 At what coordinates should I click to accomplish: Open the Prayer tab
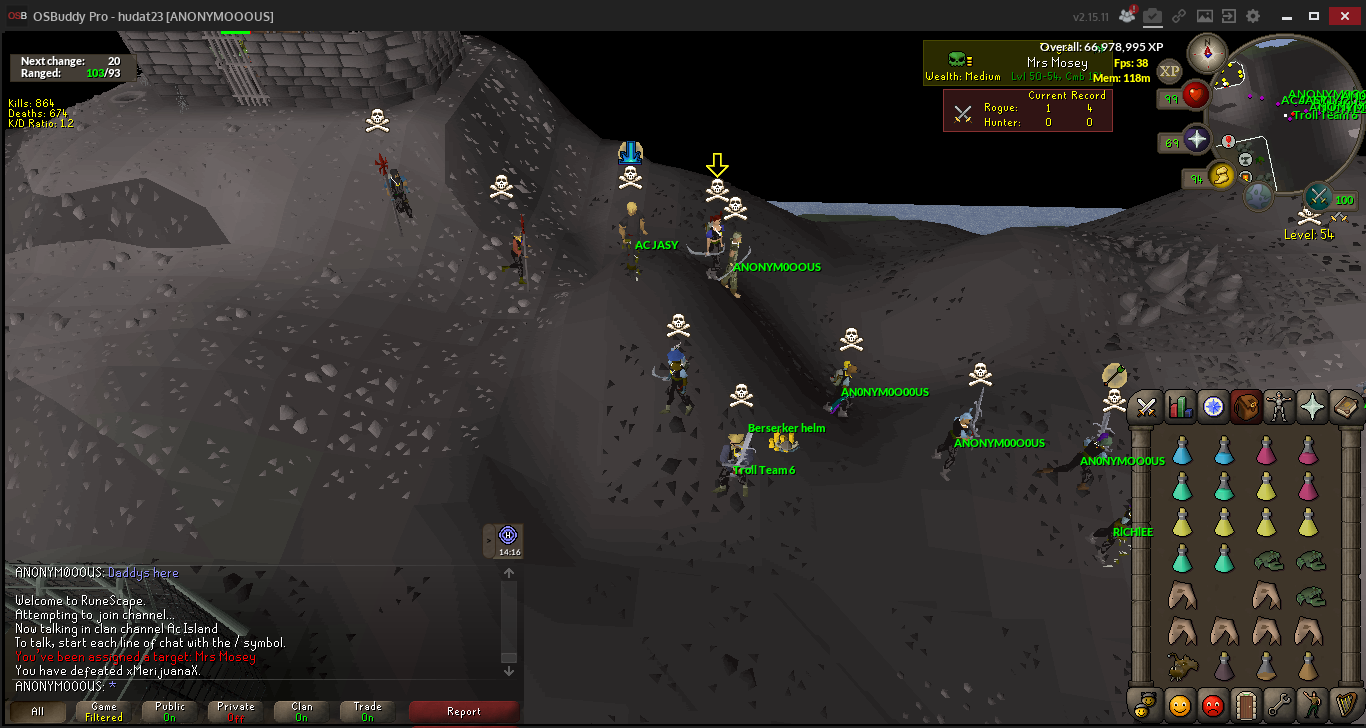pos(1312,406)
